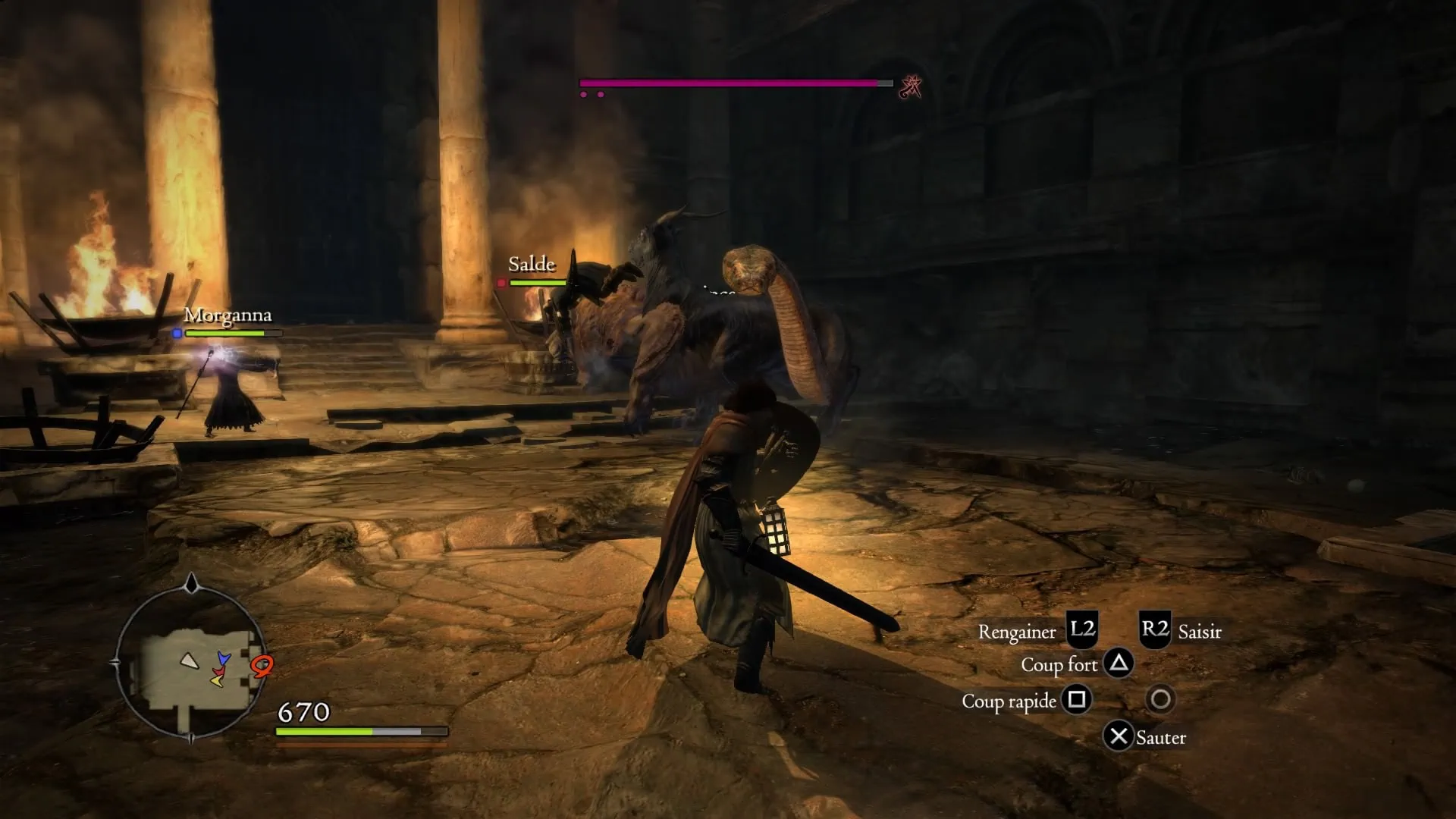Select the Morganna pawn name tag

tap(227, 315)
